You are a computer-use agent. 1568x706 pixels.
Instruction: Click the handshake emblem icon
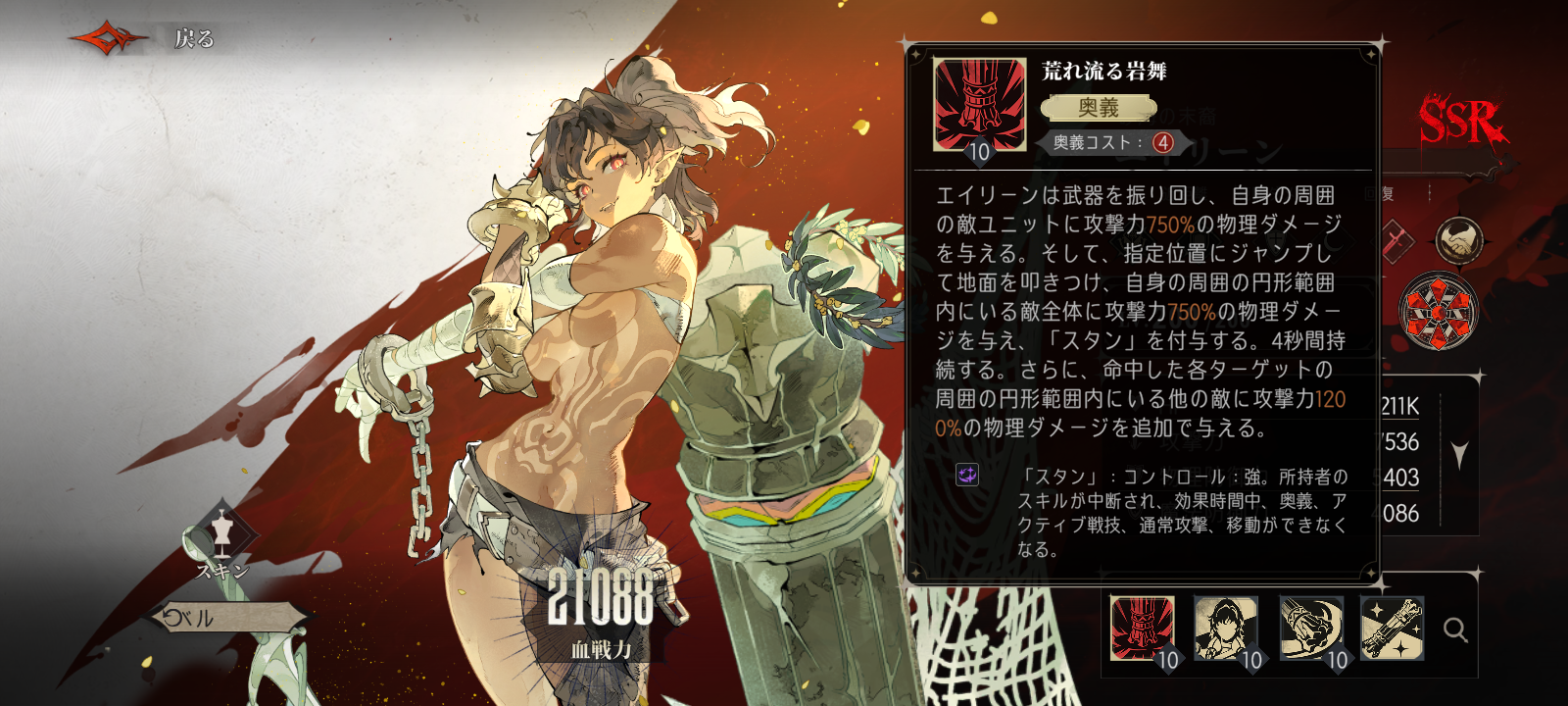click(1459, 242)
